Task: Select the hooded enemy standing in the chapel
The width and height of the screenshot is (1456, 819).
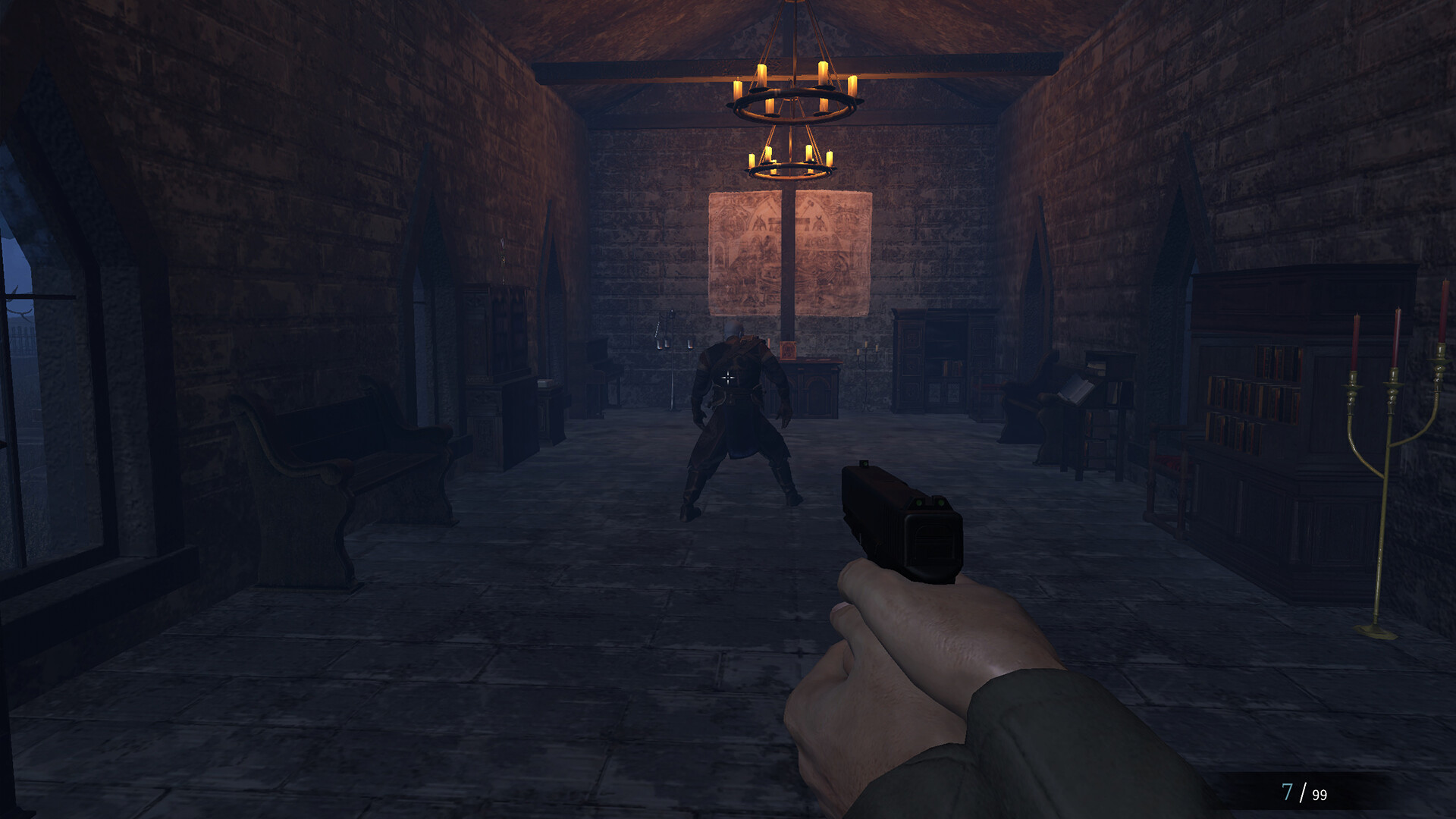Action: pos(739,409)
